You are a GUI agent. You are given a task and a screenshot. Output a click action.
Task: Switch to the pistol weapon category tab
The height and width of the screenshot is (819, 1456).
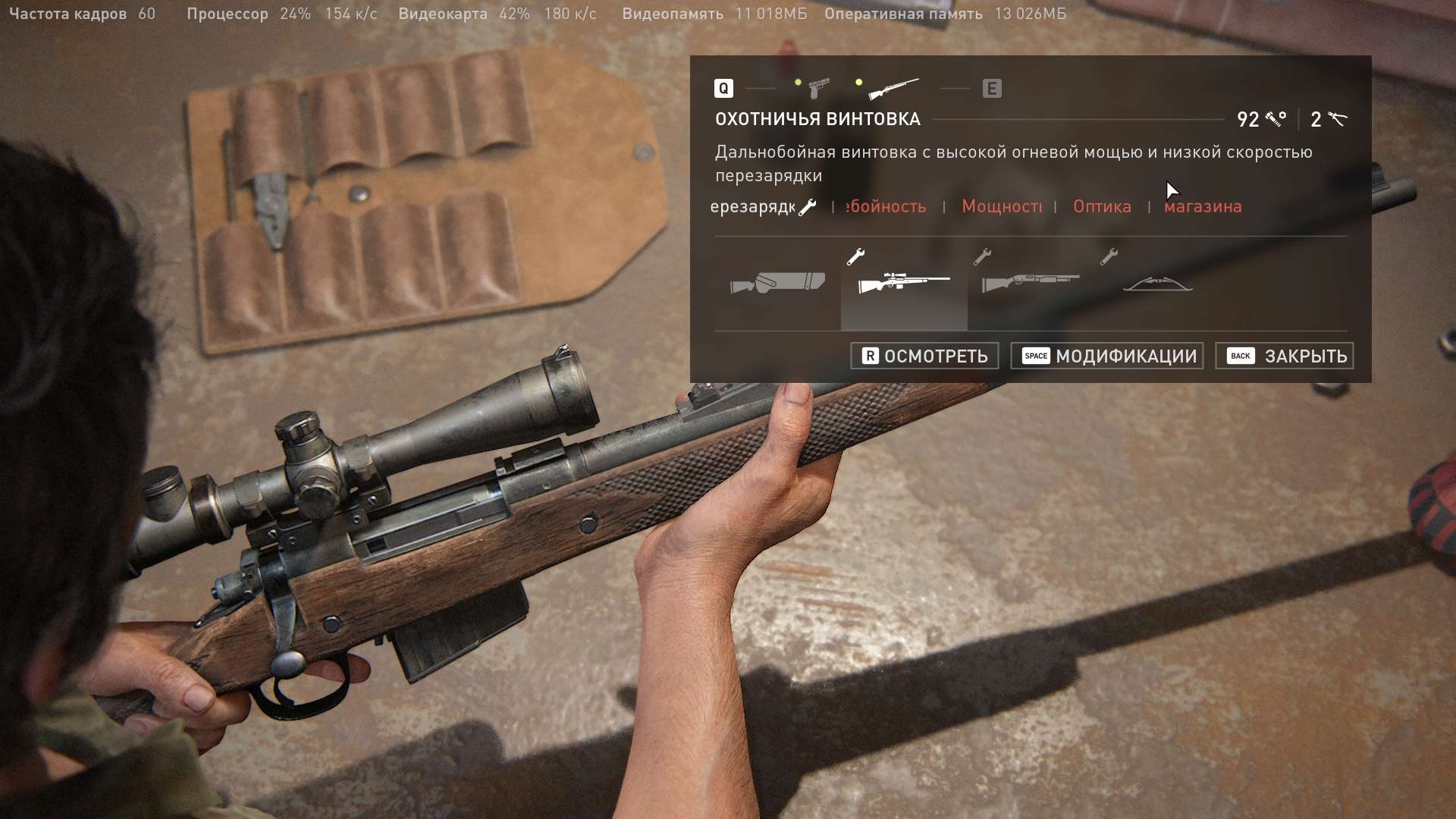(x=817, y=88)
